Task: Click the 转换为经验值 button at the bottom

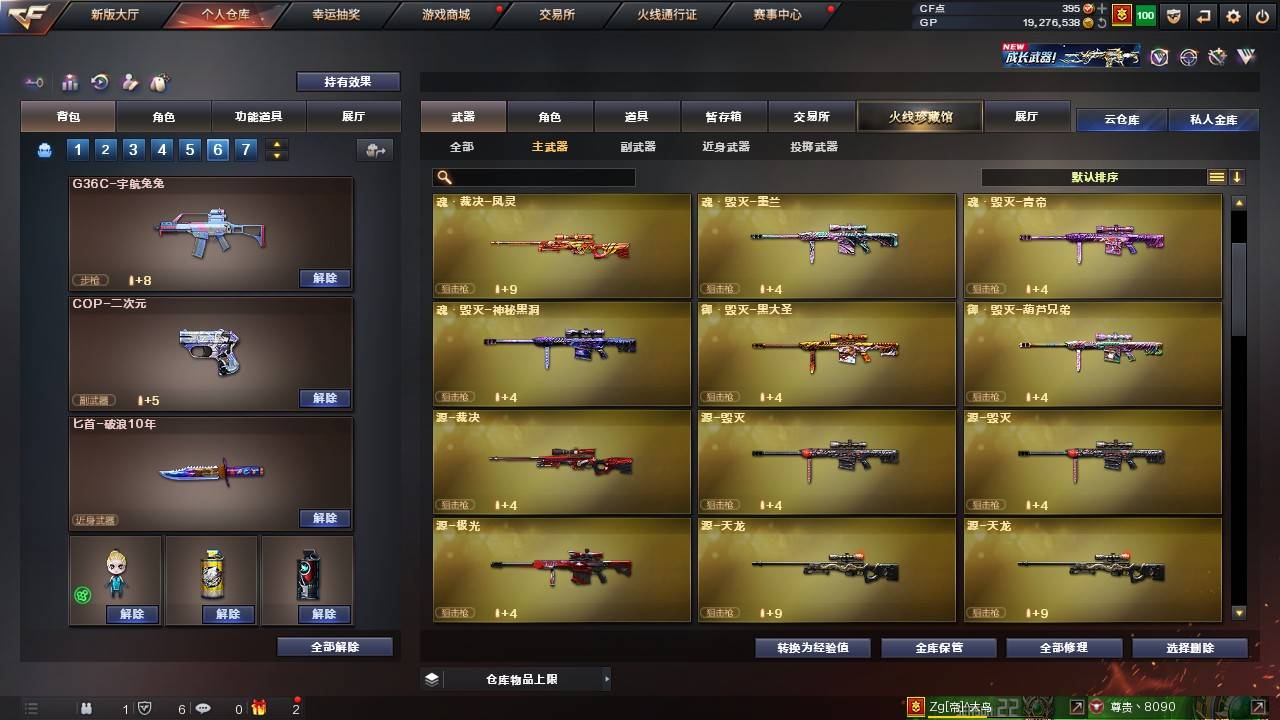Action: click(x=812, y=647)
